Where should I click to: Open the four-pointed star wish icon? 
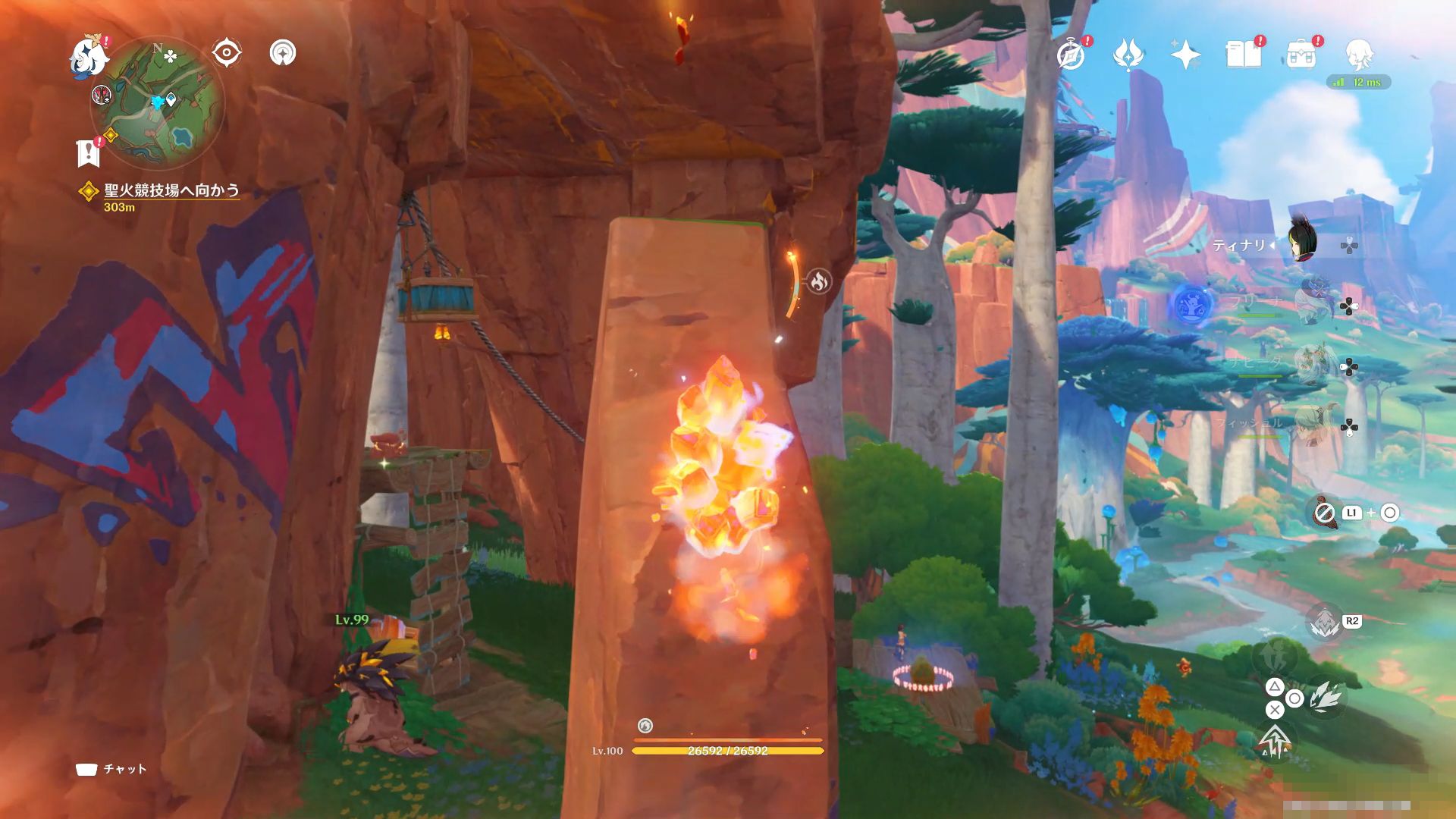pos(1185,55)
